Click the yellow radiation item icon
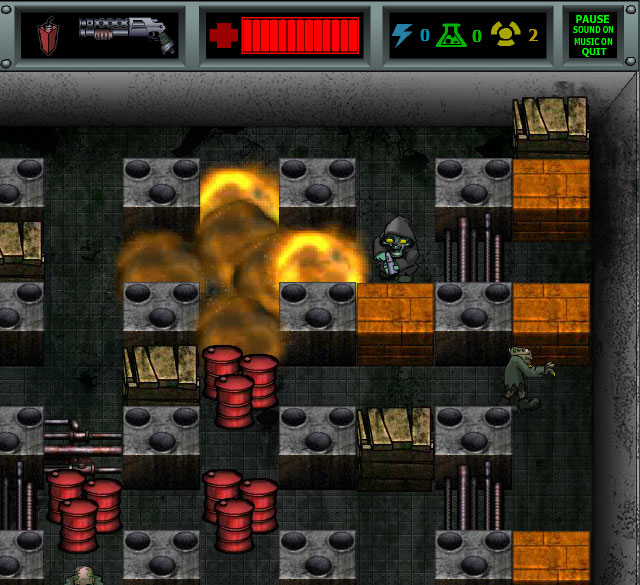Image resolution: width=640 pixels, height=585 pixels. click(507, 36)
